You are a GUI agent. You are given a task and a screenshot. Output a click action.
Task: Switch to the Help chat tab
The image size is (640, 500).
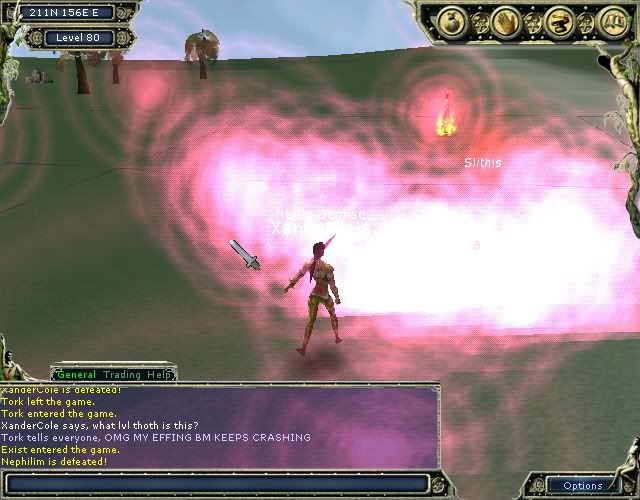(x=161, y=374)
